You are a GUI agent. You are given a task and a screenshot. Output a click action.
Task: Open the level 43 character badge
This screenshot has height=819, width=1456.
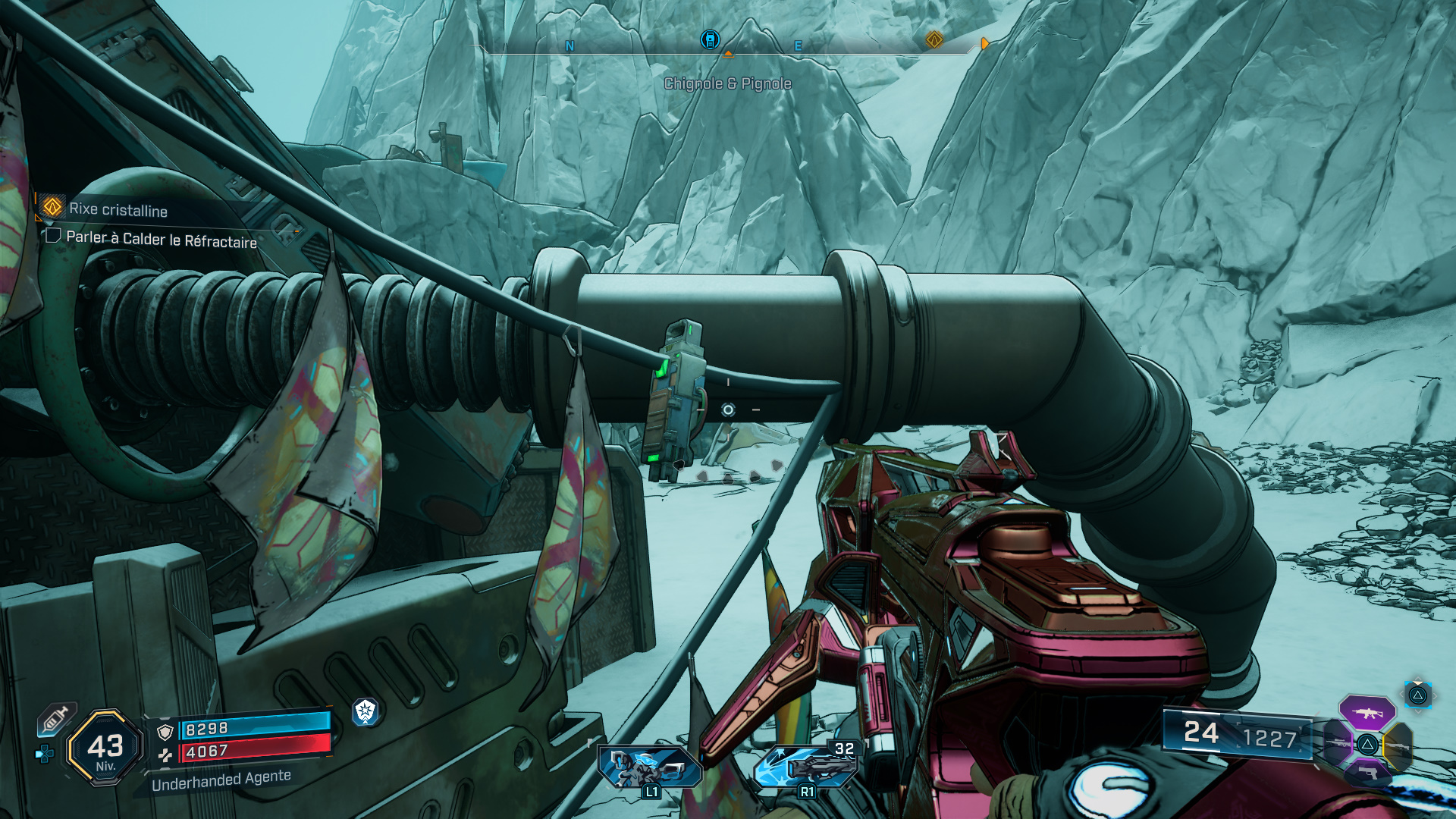coord(105,748)
